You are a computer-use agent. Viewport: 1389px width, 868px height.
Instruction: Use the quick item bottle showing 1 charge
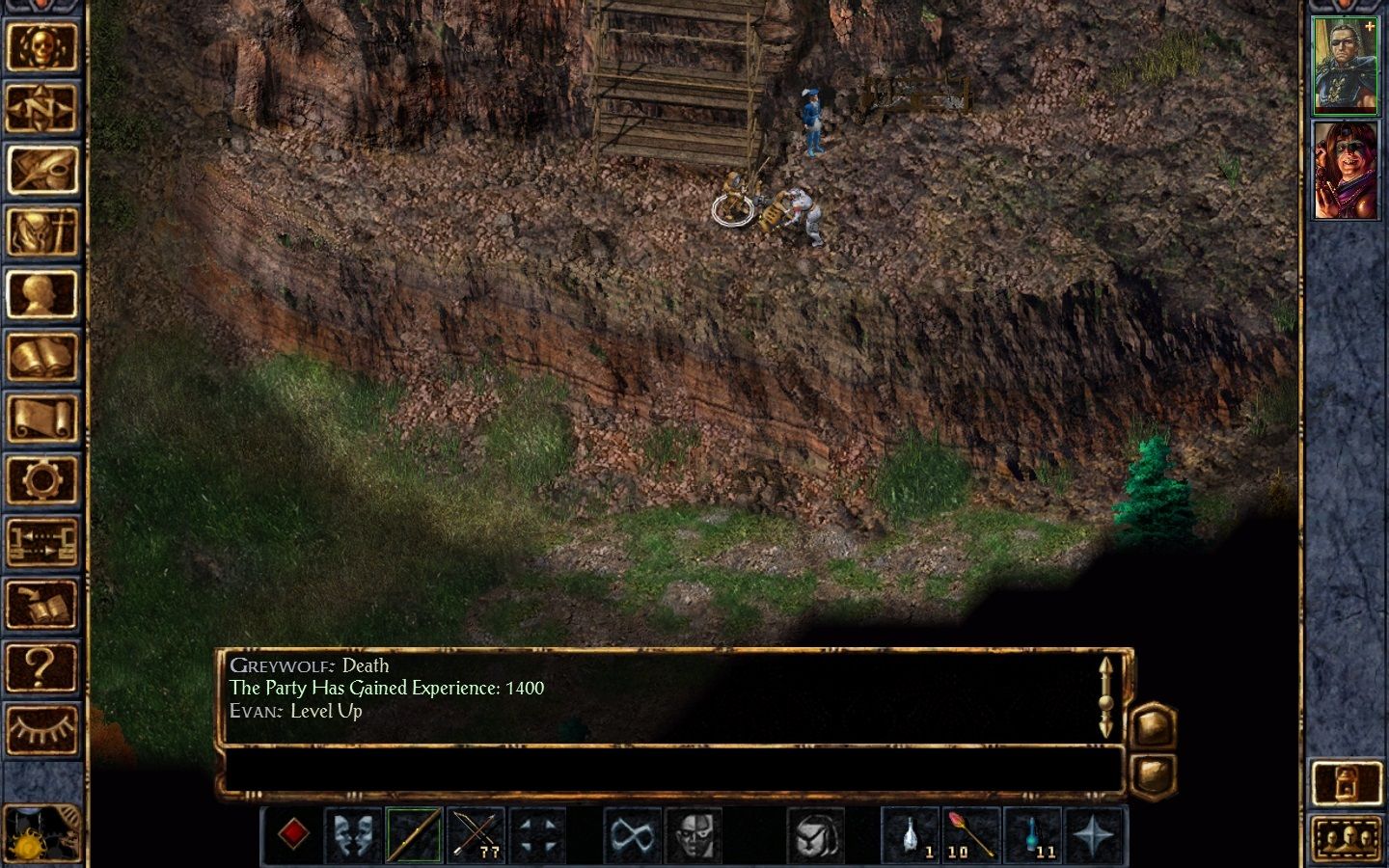point(910,834)
